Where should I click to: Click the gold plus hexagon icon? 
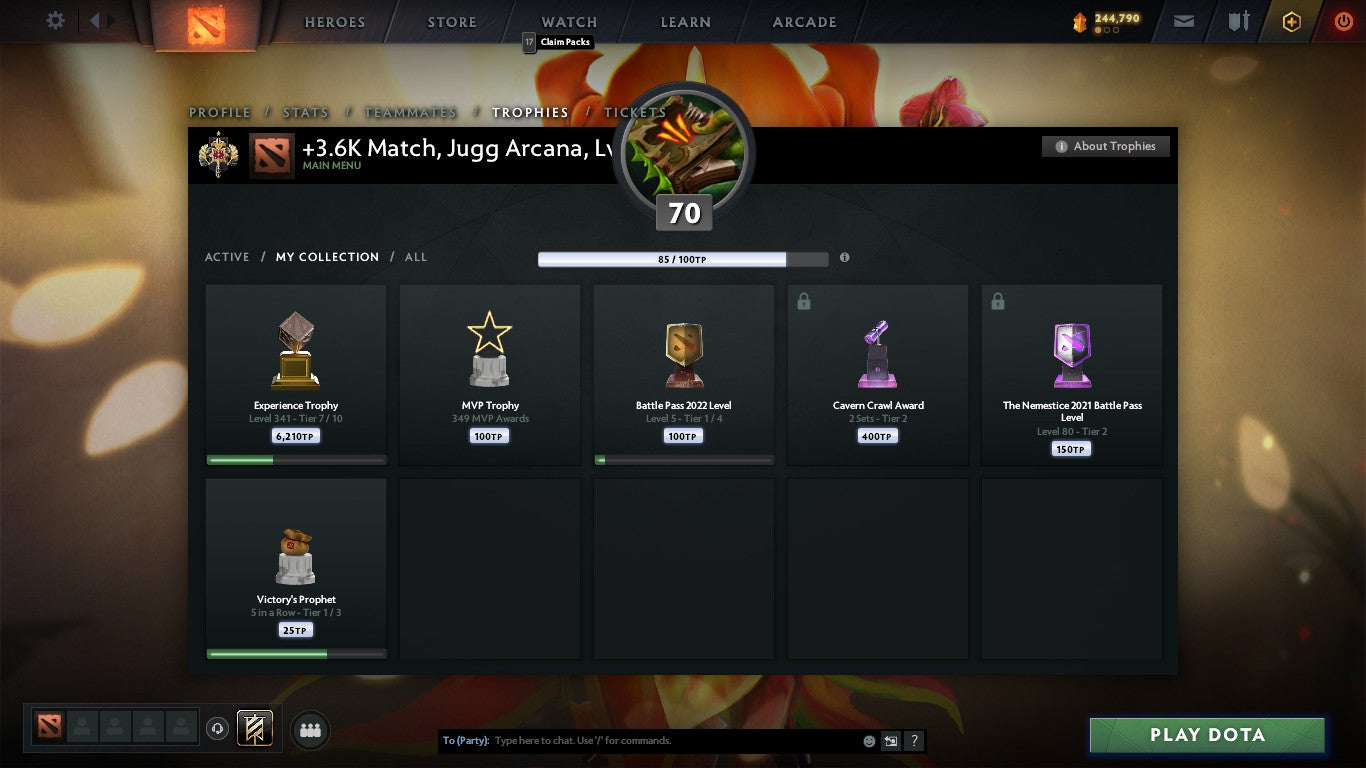point(1291,21)
